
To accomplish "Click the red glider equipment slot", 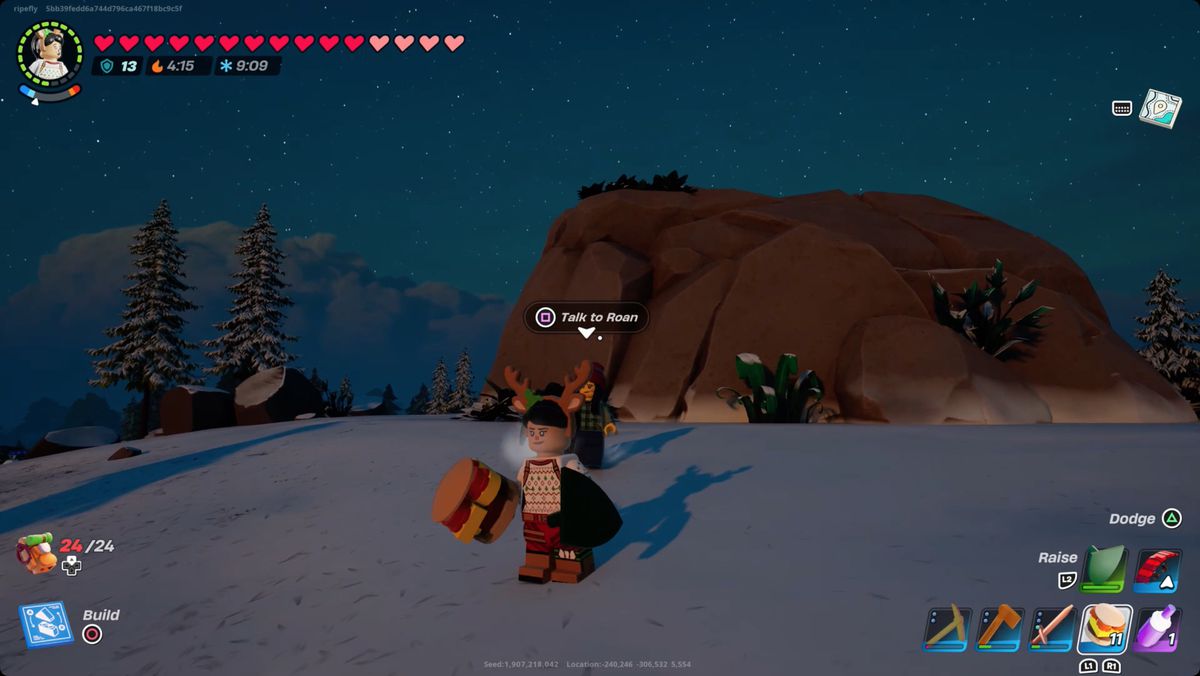I will [x=1158, y=569].
